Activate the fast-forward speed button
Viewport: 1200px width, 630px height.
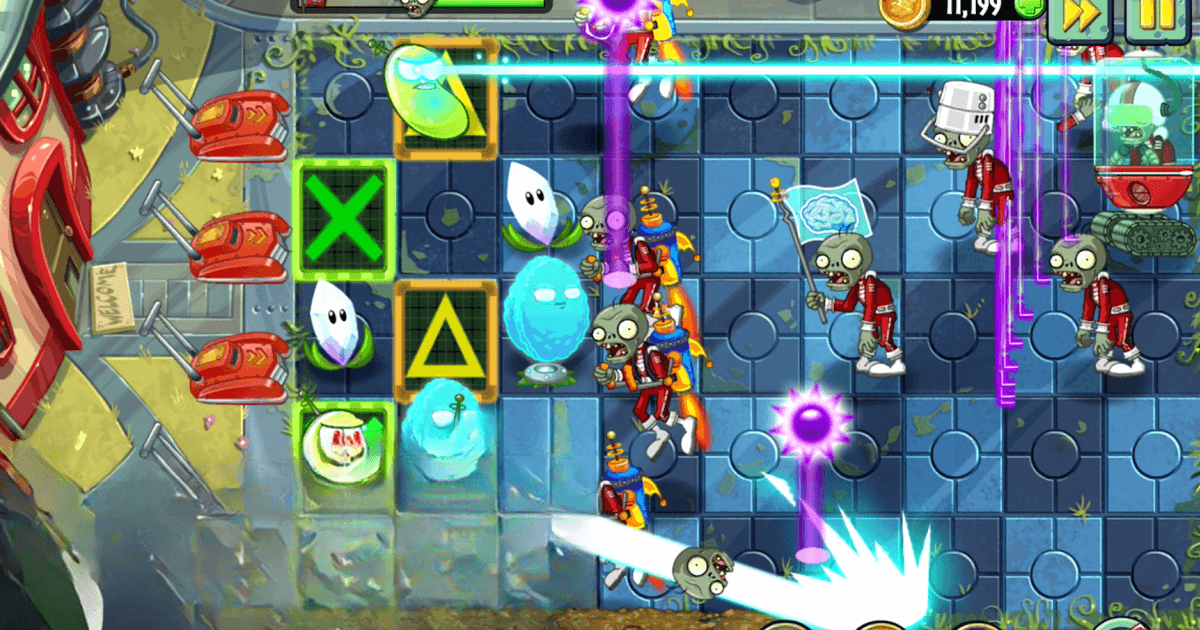pyautogui.click(x=1078, y=17)
